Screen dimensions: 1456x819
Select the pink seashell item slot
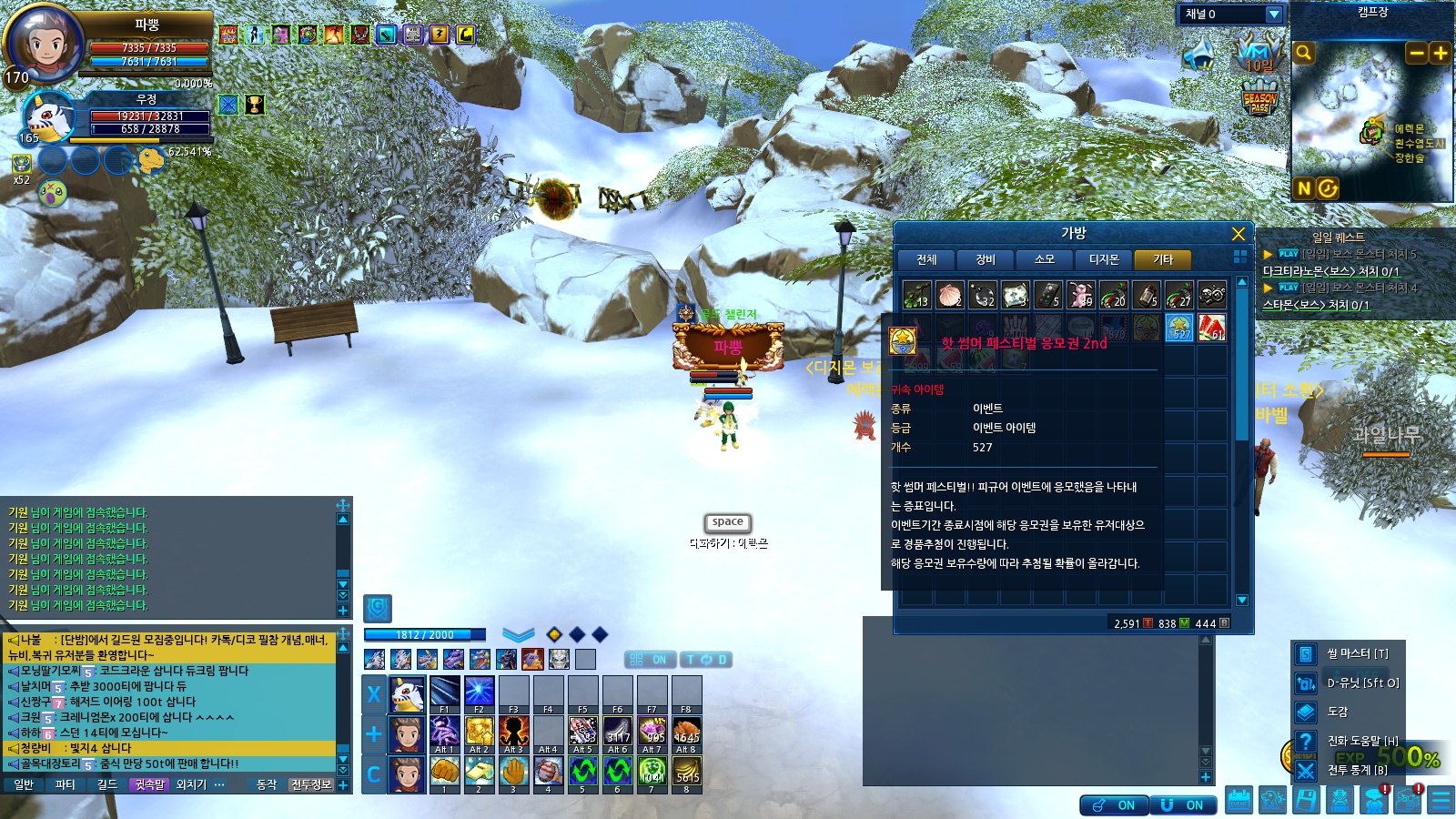950,296
